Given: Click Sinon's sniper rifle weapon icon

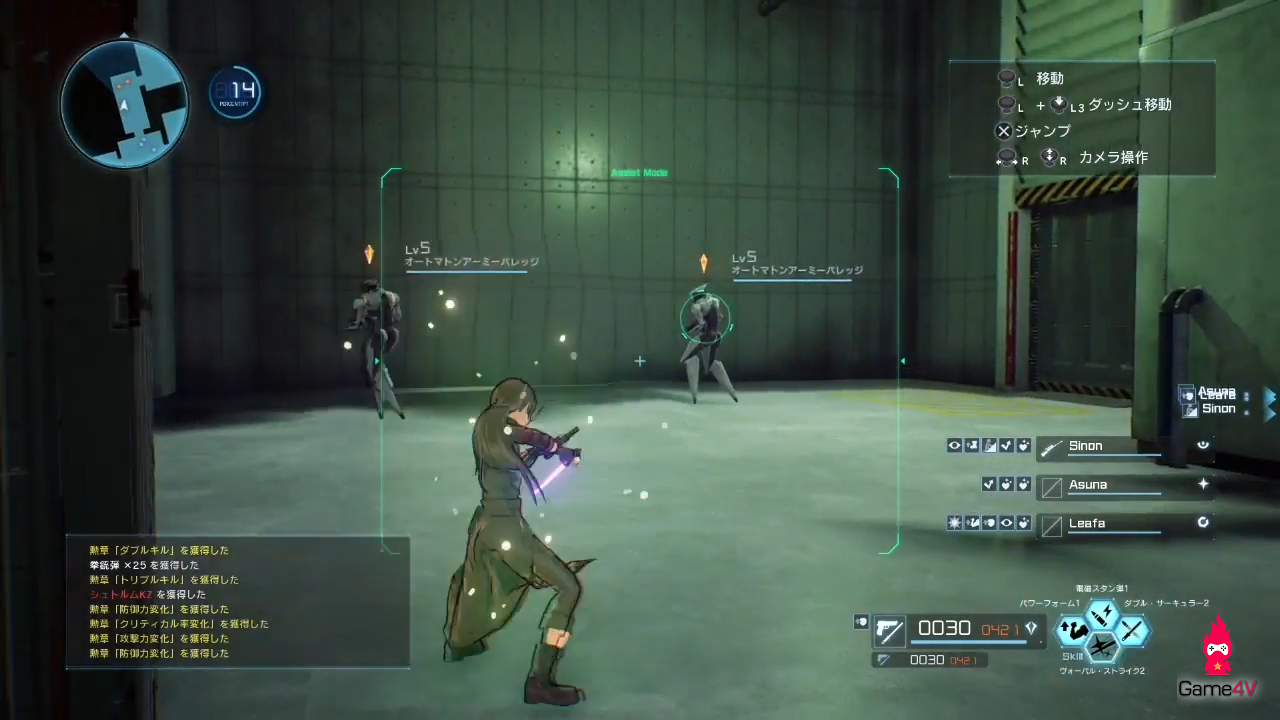Looking at the screenshot, I should [1052, 448].
